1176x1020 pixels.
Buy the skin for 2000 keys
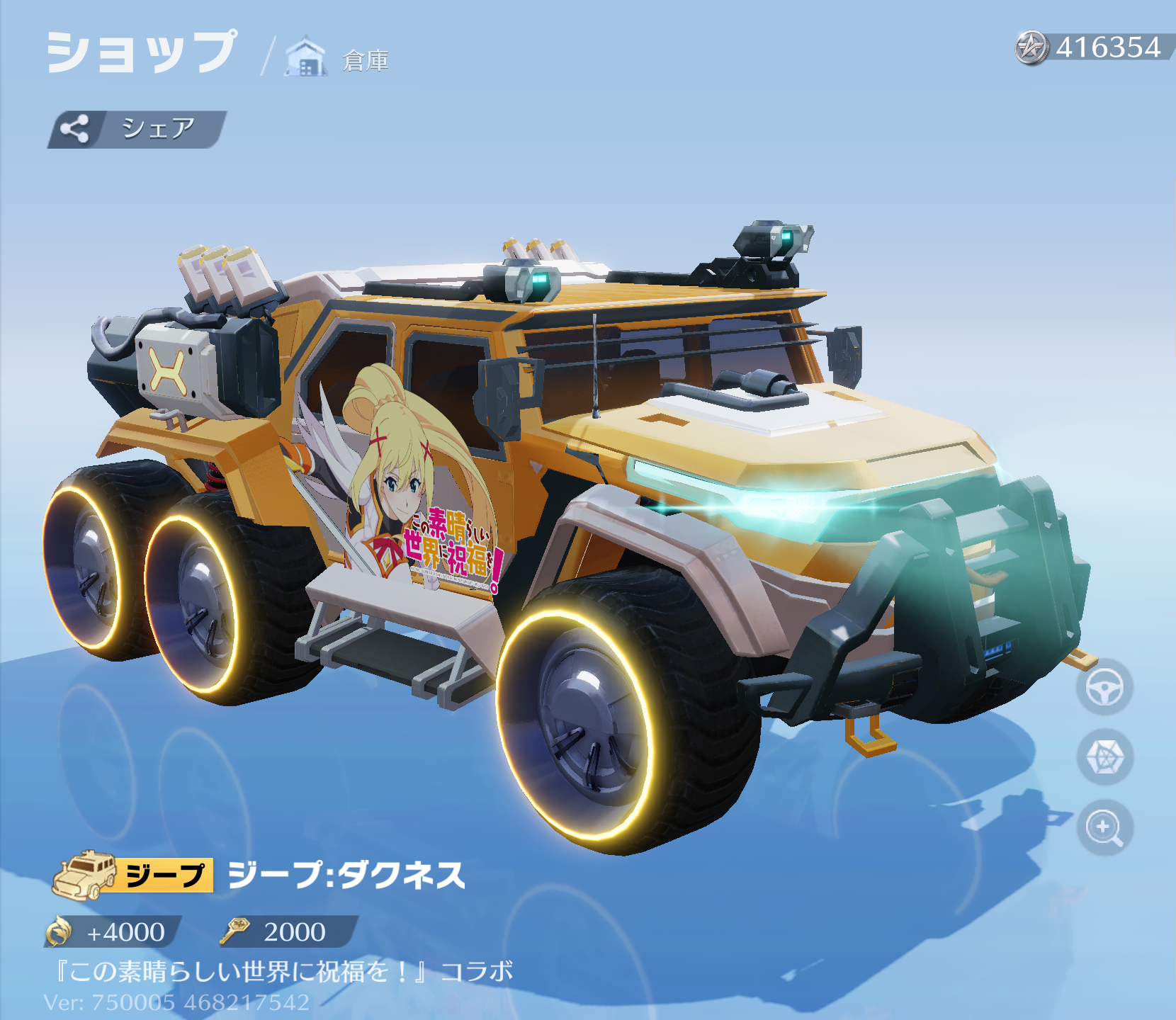(287, 931)
